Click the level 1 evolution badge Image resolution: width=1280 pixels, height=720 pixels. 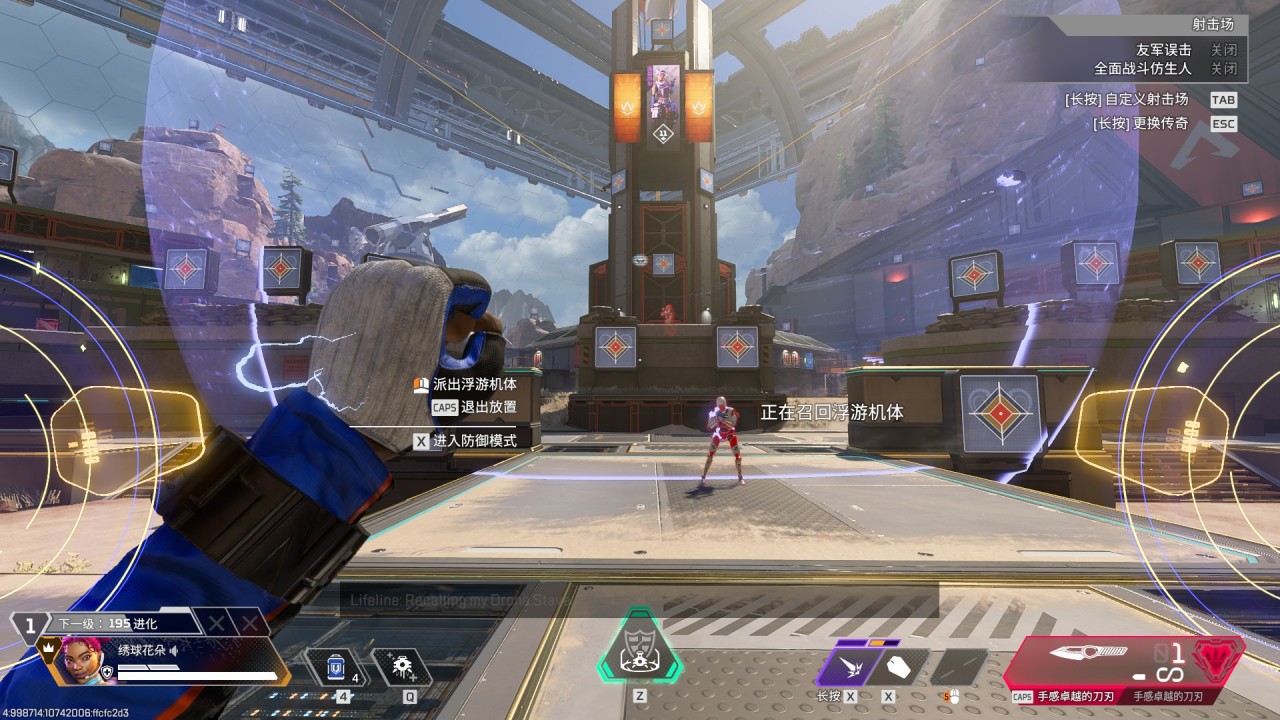[x=31, y=627]
